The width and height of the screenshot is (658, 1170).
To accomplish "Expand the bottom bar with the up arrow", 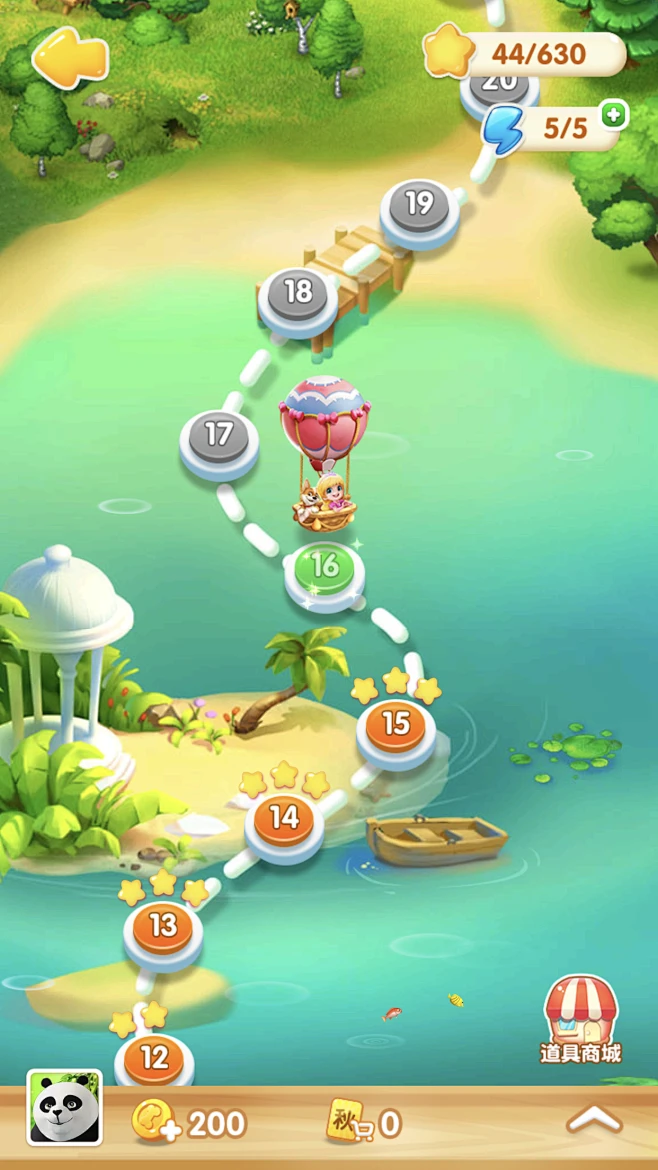I will (594, 1121).
